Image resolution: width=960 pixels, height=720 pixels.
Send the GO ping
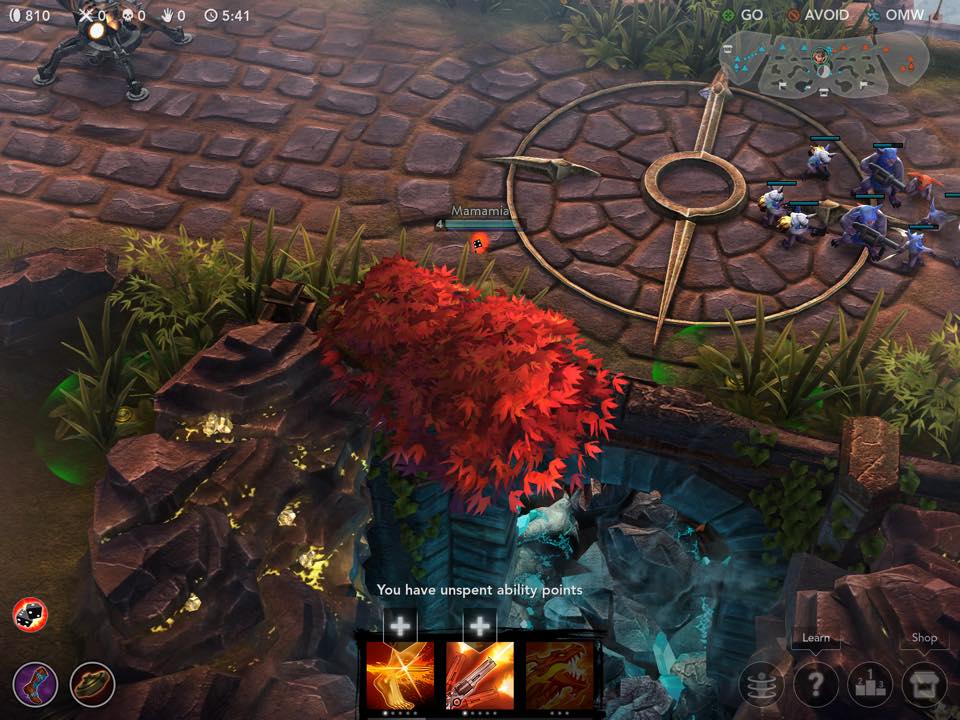743,15
